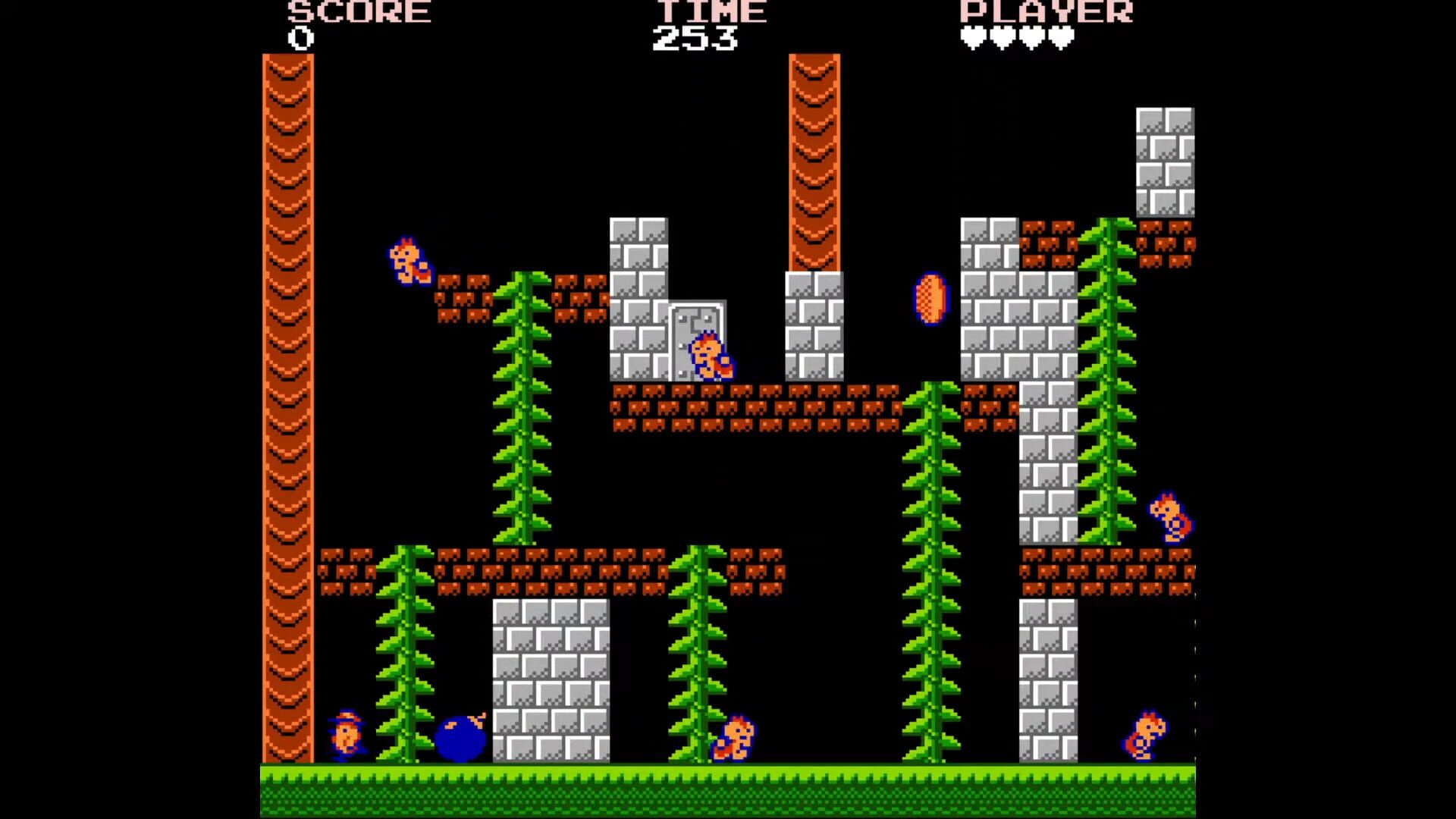Image resolution: width=1456 pixels, height=819 pixels.
Task: Click the top of the center orange column
Action: [x=815, y=64]
